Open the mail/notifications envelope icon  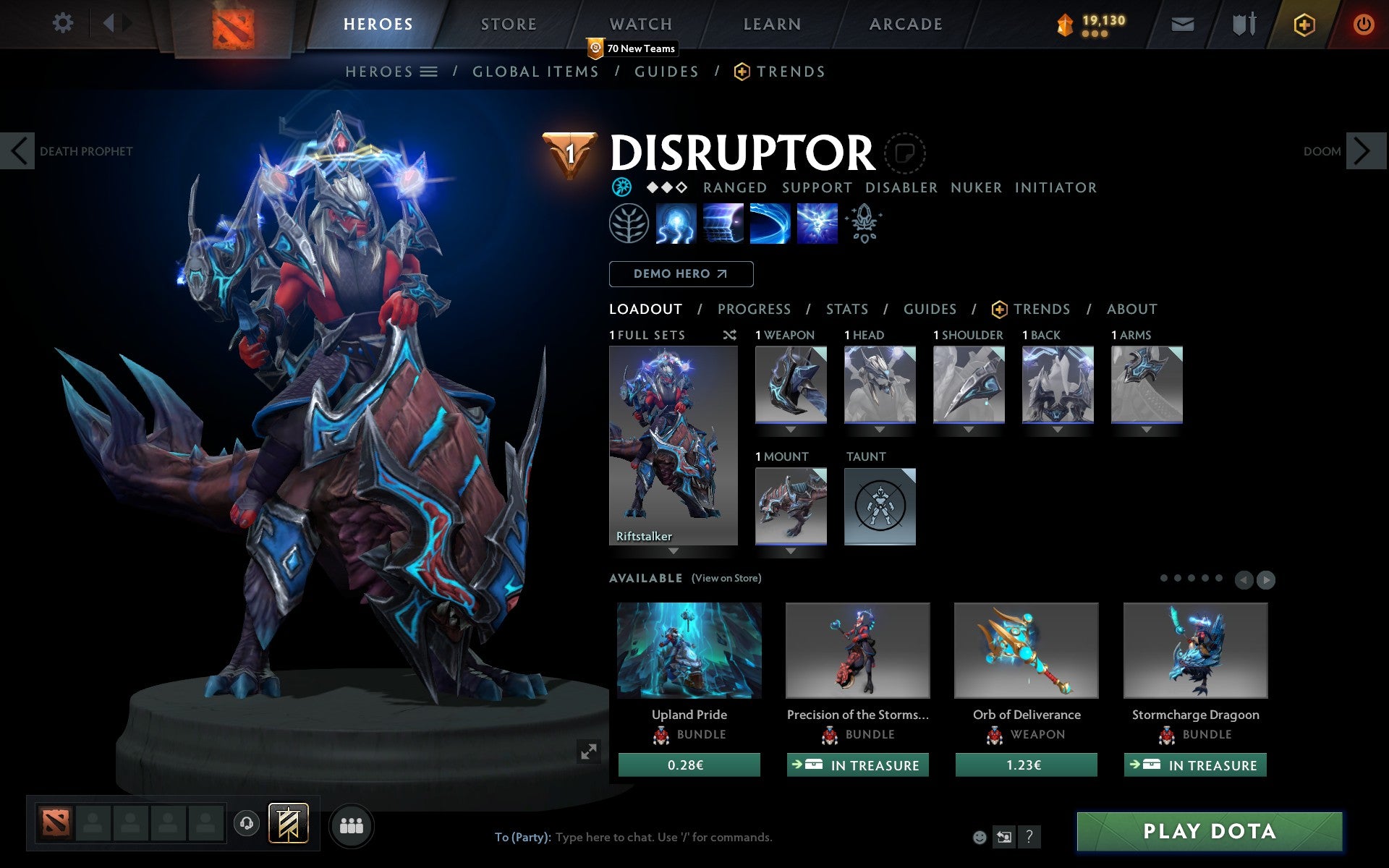pyautogui.click(x=1182, y=23)
